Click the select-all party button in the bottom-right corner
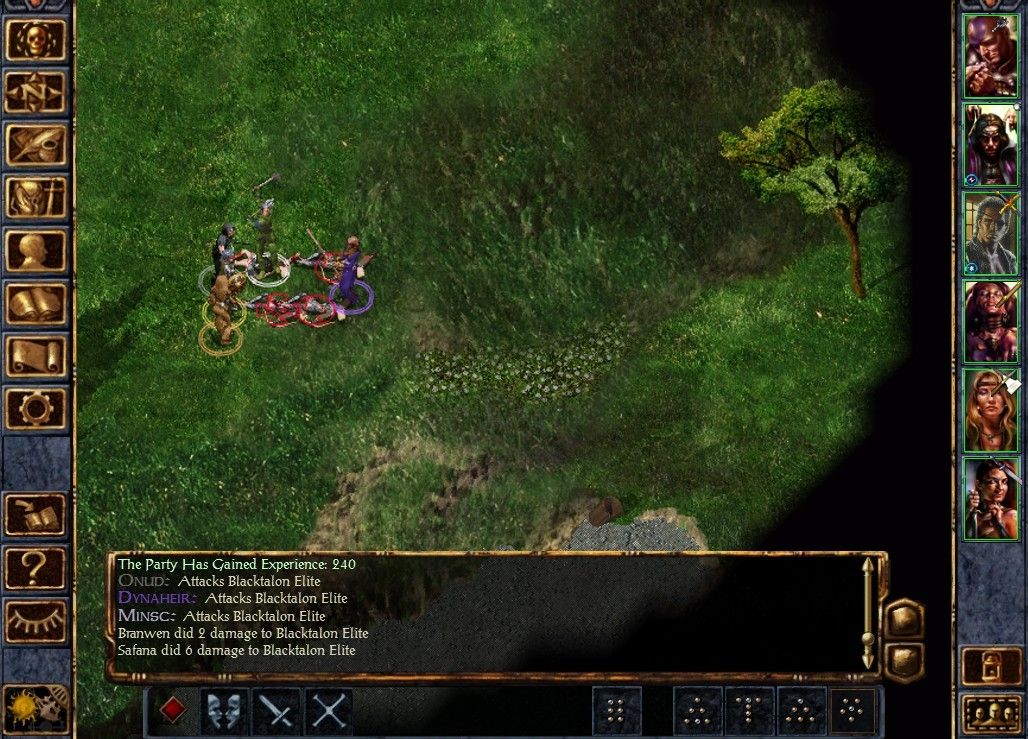The width and height of the screenshot is (1028, 739). tap(990, 713)
